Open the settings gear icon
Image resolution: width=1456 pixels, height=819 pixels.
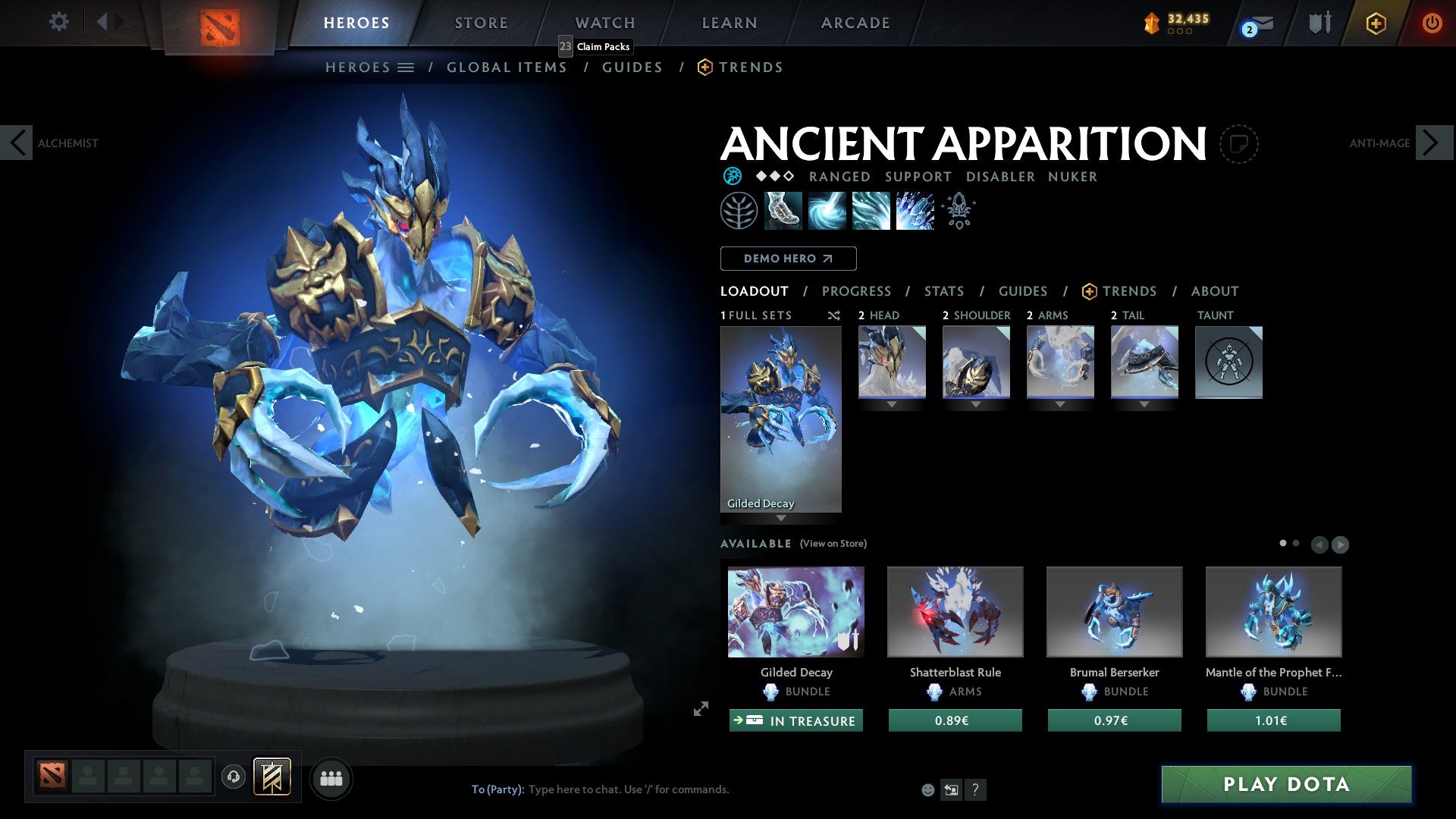point(58,21)
